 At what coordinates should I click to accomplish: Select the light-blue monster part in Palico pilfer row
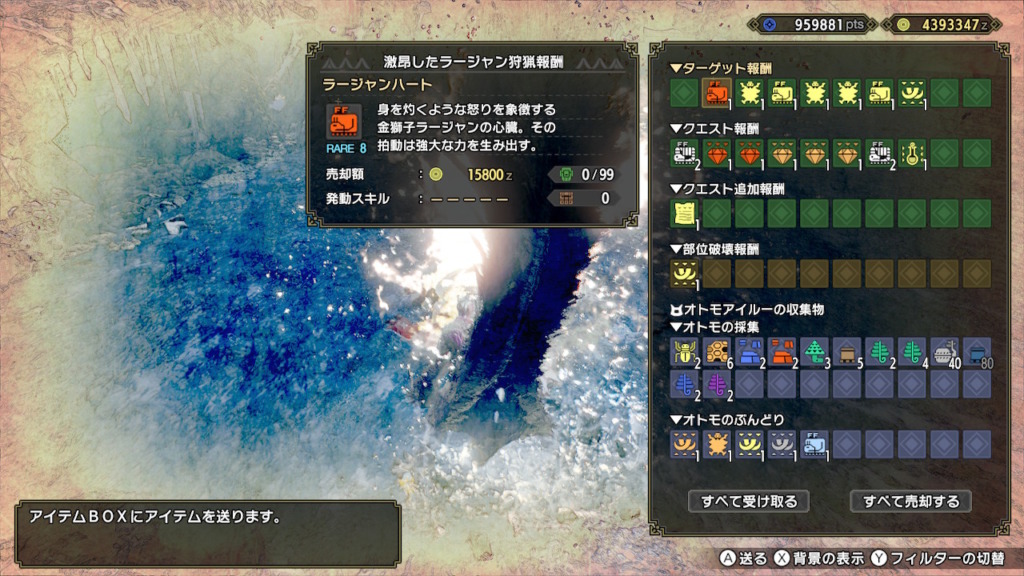814,444
